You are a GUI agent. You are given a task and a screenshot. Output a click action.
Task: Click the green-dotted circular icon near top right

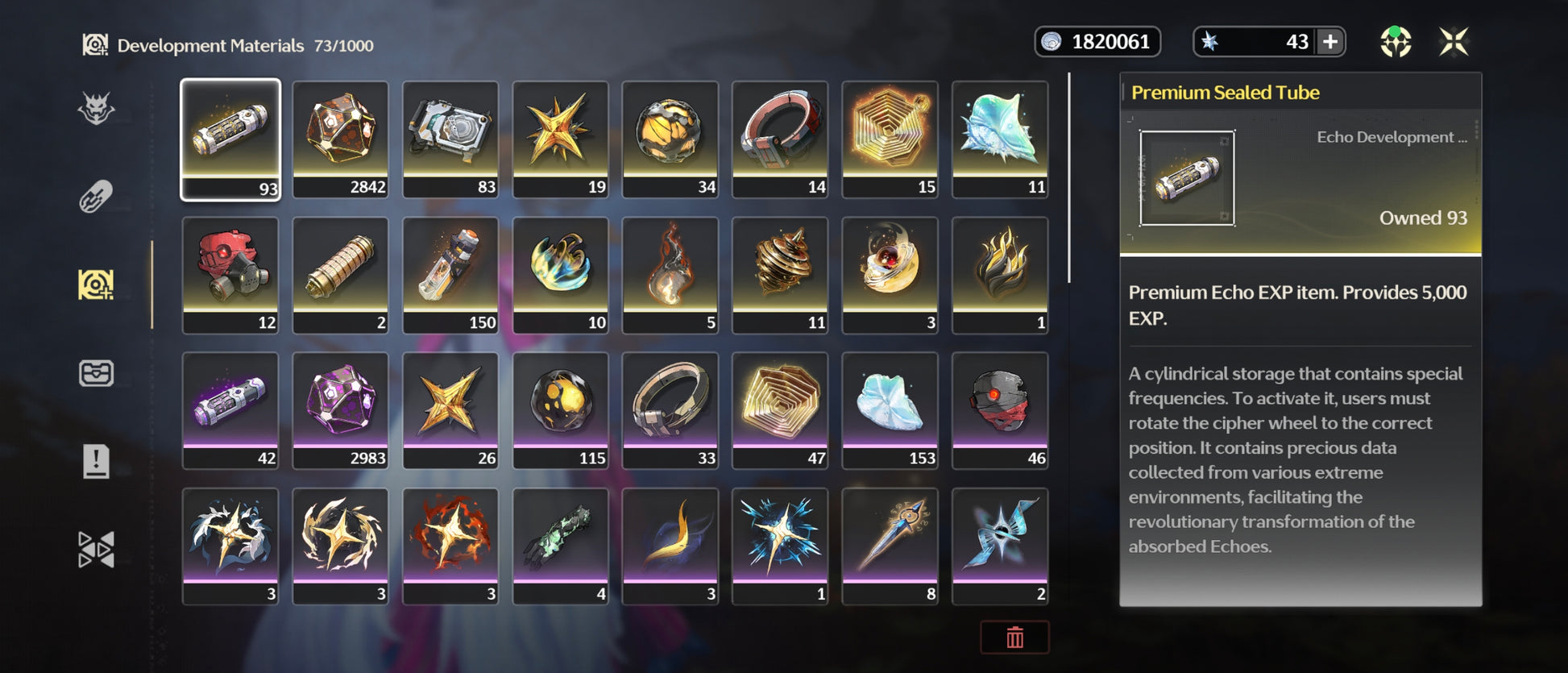(x=1396, y=42)
